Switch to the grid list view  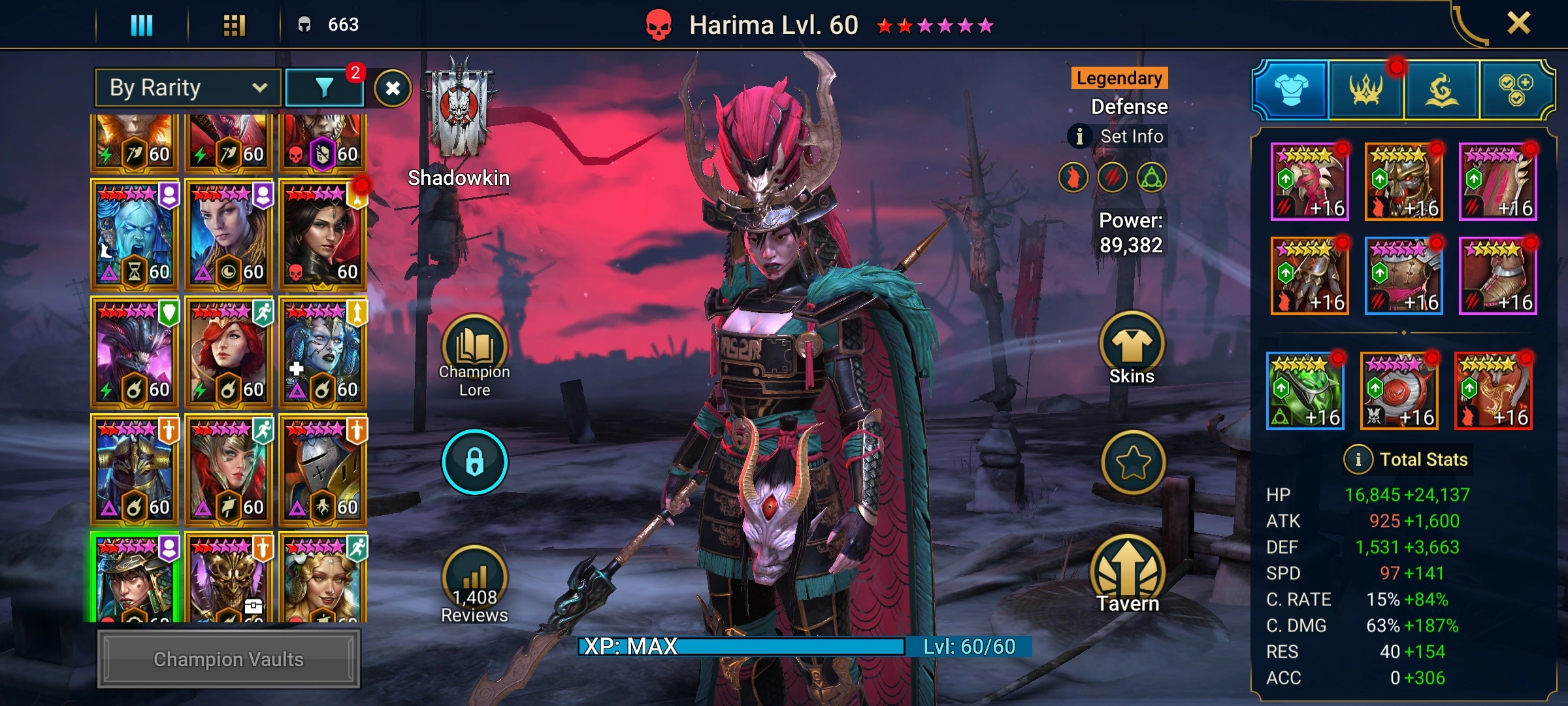(x=234, y=25)
